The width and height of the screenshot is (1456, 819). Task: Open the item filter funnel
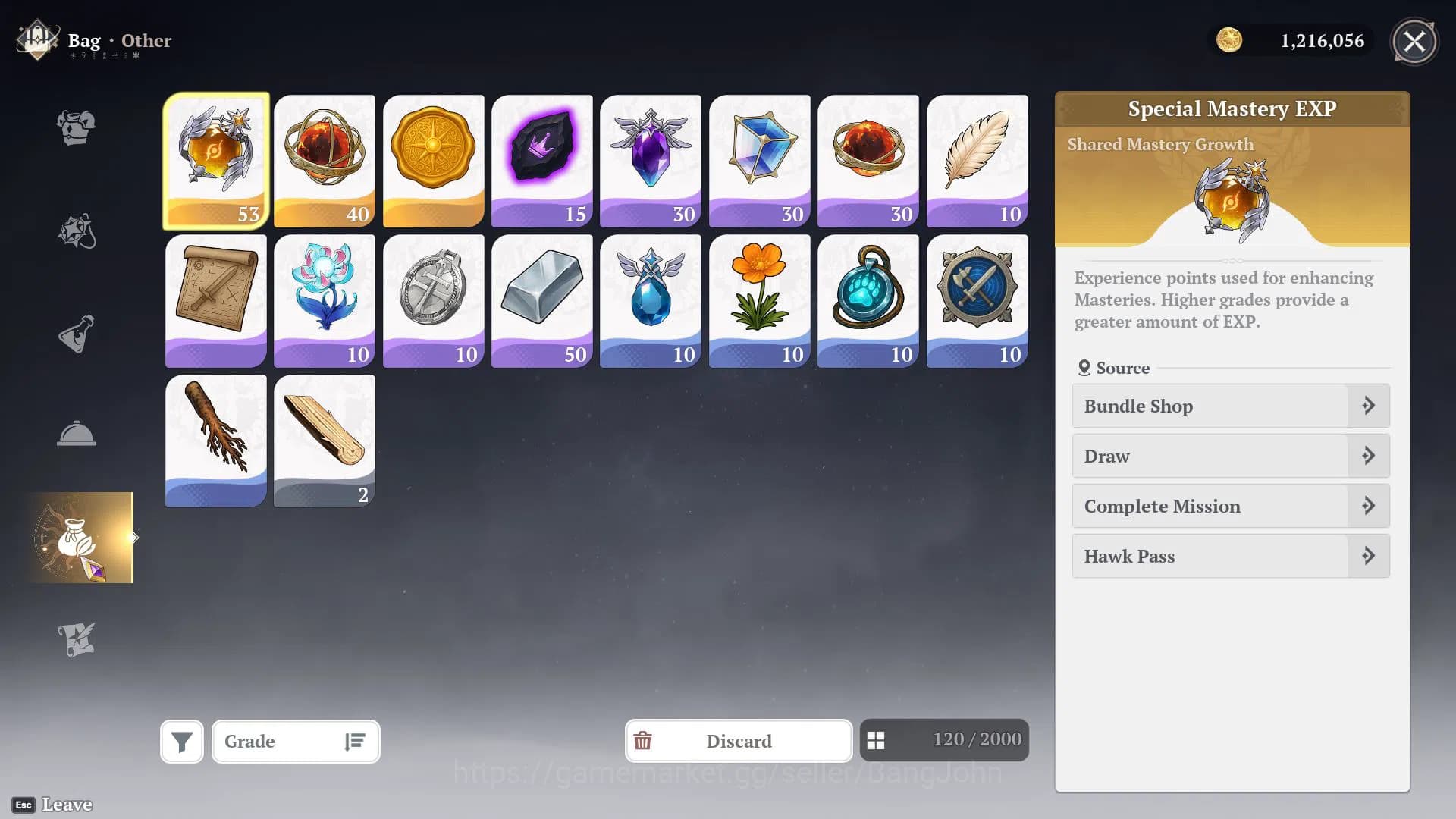[x=182, y=741]
